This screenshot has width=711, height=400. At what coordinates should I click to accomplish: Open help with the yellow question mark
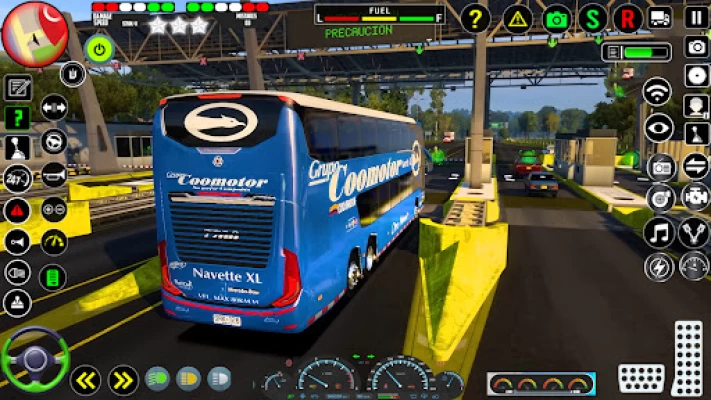(476, 18)
